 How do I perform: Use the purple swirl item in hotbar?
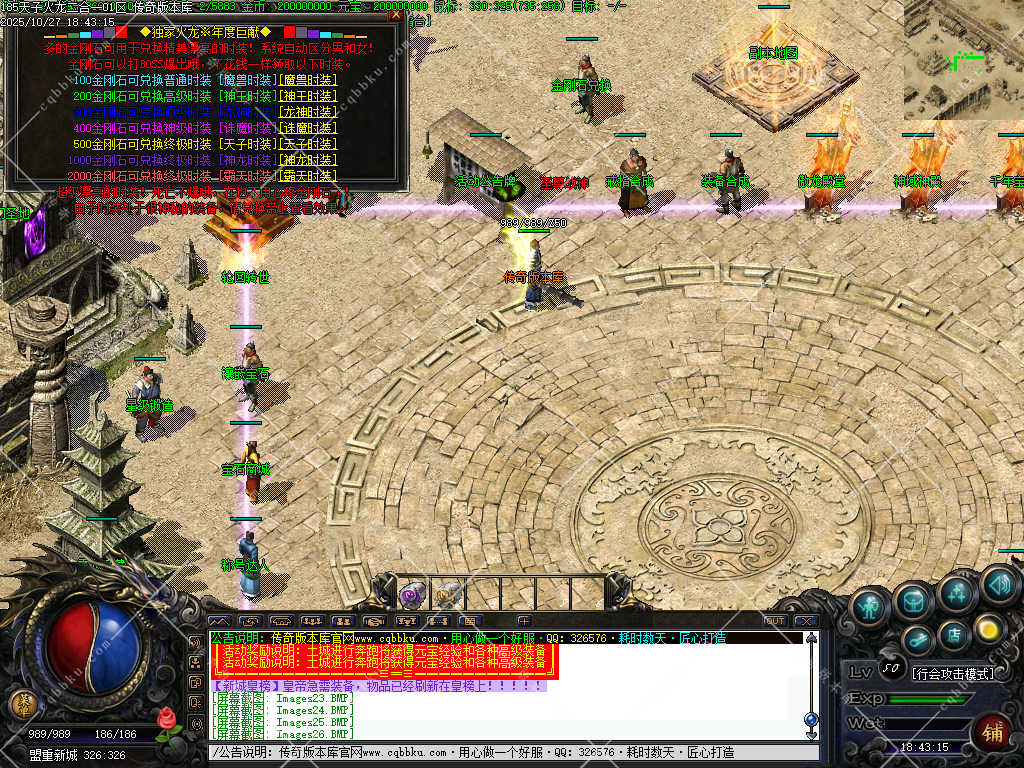click(x=411, y=596)
